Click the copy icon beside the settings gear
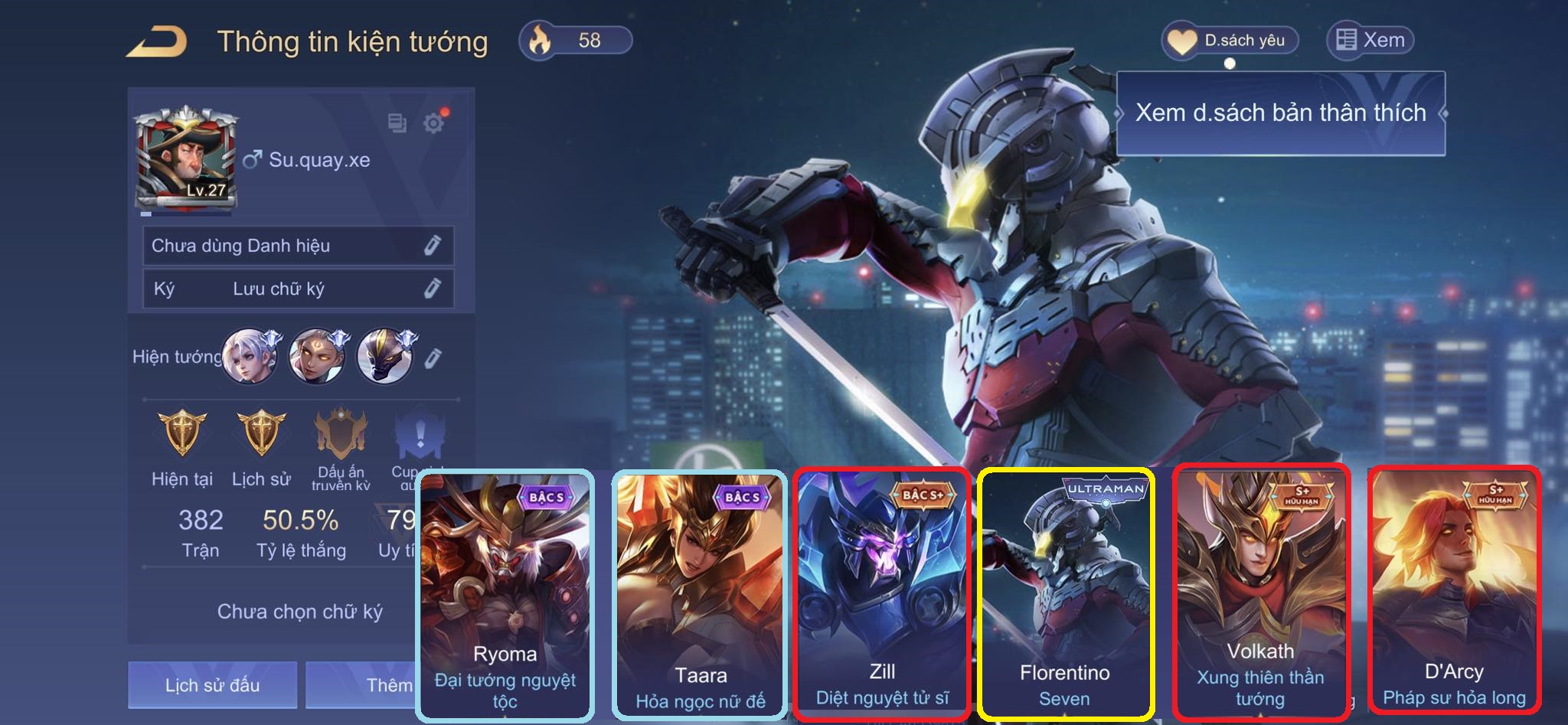Screen dimensions: 1568x725 (x=397, y=122)
